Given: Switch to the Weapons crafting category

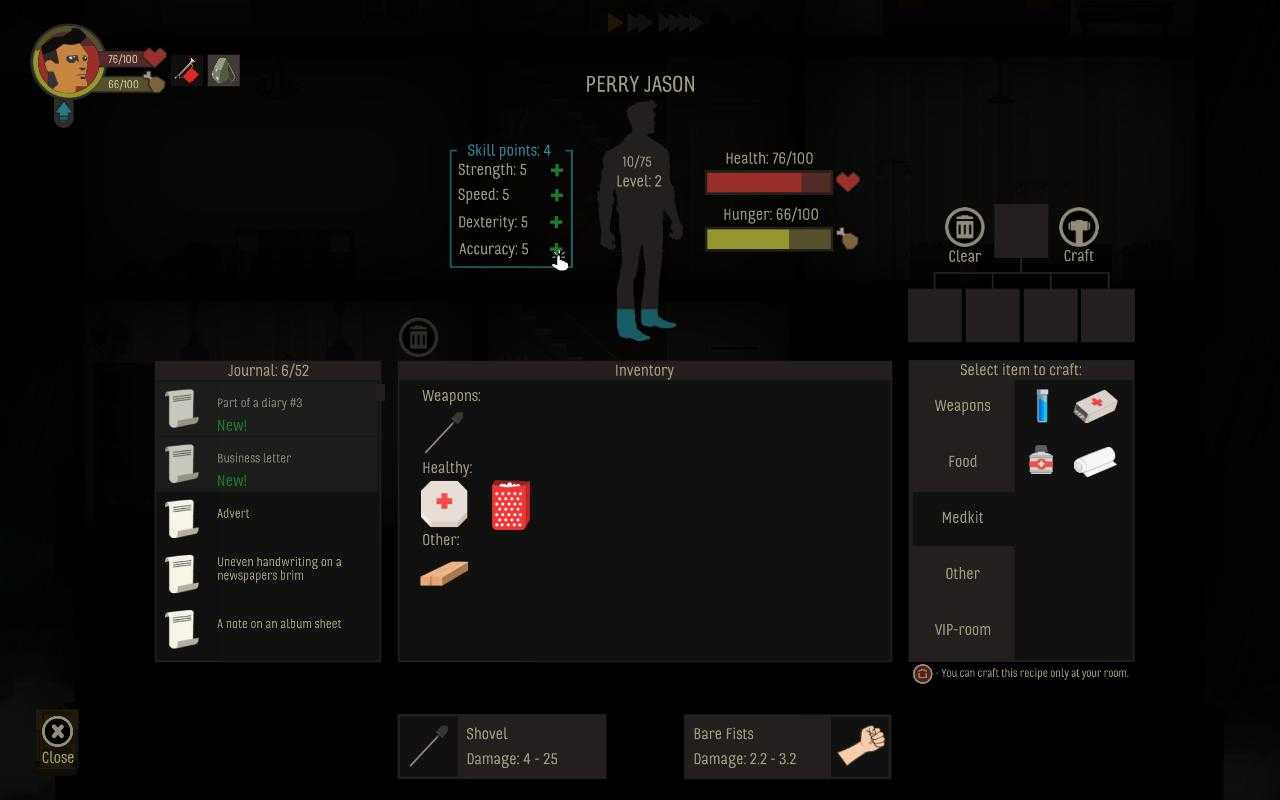Looking at the screenshot, I should (961, 405).
